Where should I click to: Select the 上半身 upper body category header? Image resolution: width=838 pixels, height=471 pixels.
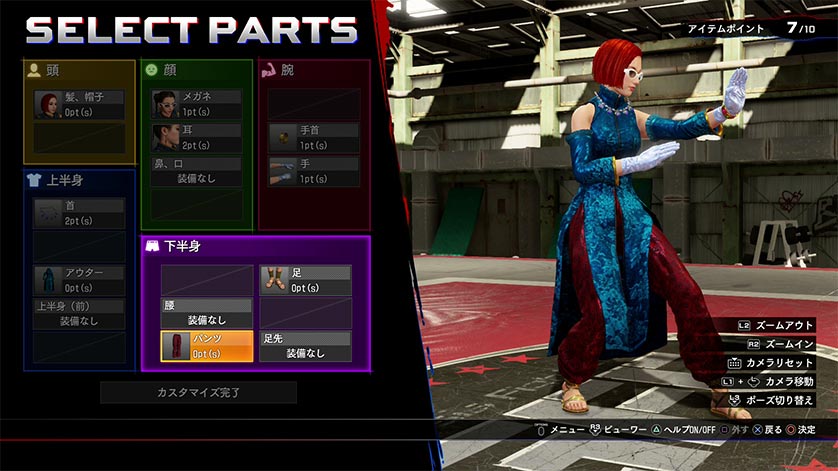80,180
